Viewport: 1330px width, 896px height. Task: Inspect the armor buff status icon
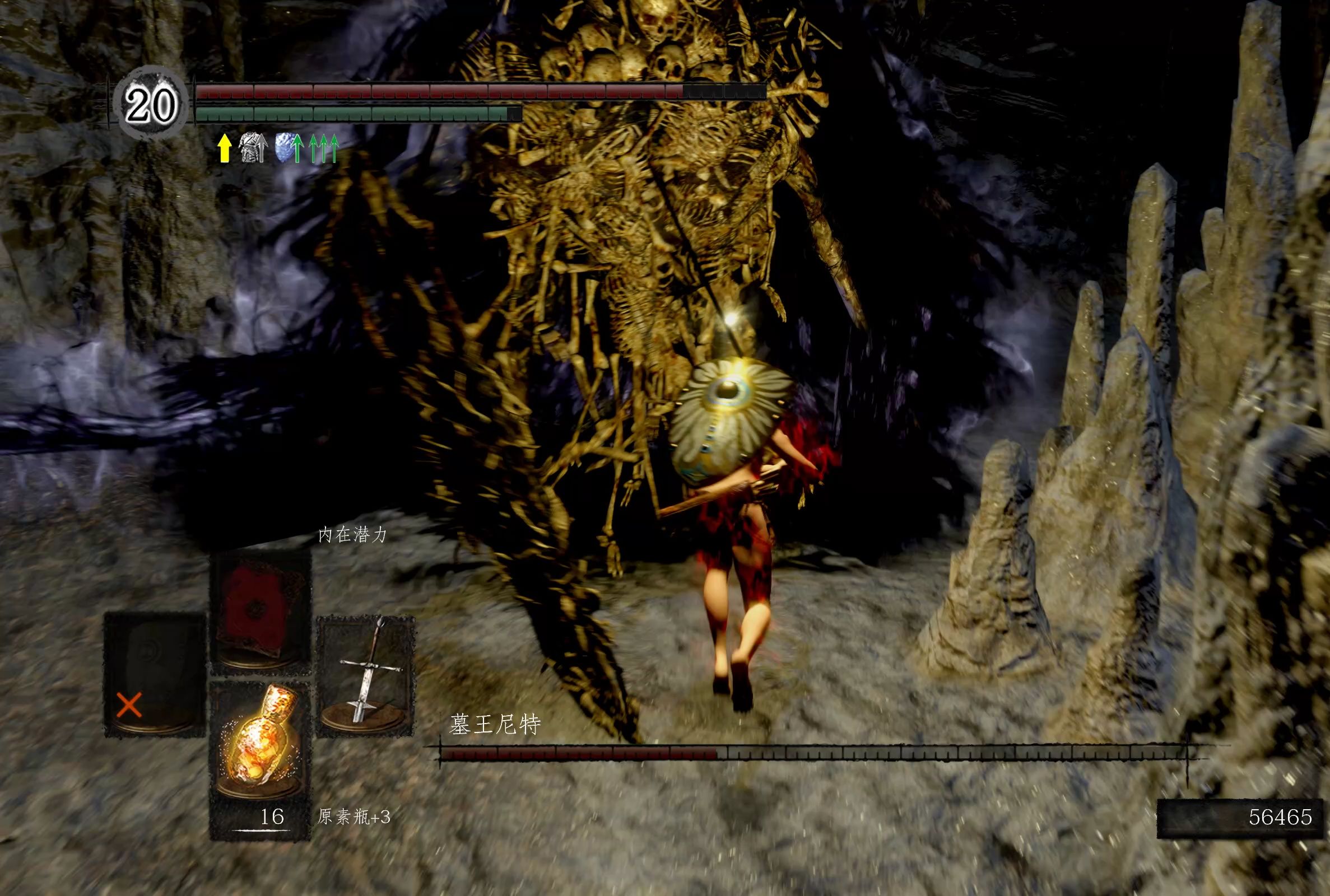pos(252,147)
